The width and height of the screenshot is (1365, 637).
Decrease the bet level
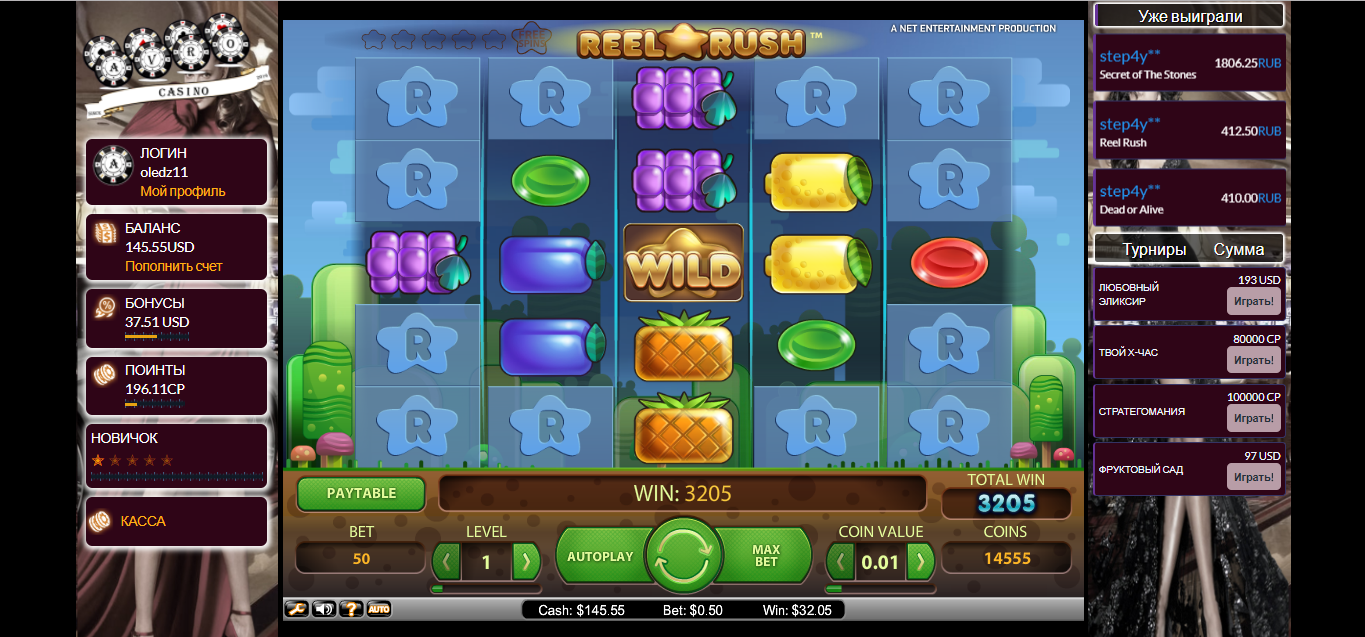click(x=447, y=561)
